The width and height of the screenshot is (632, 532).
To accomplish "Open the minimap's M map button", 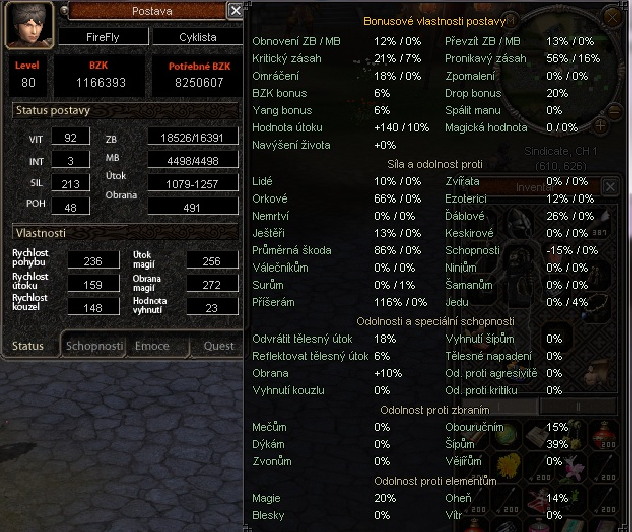I will [511, 19].
